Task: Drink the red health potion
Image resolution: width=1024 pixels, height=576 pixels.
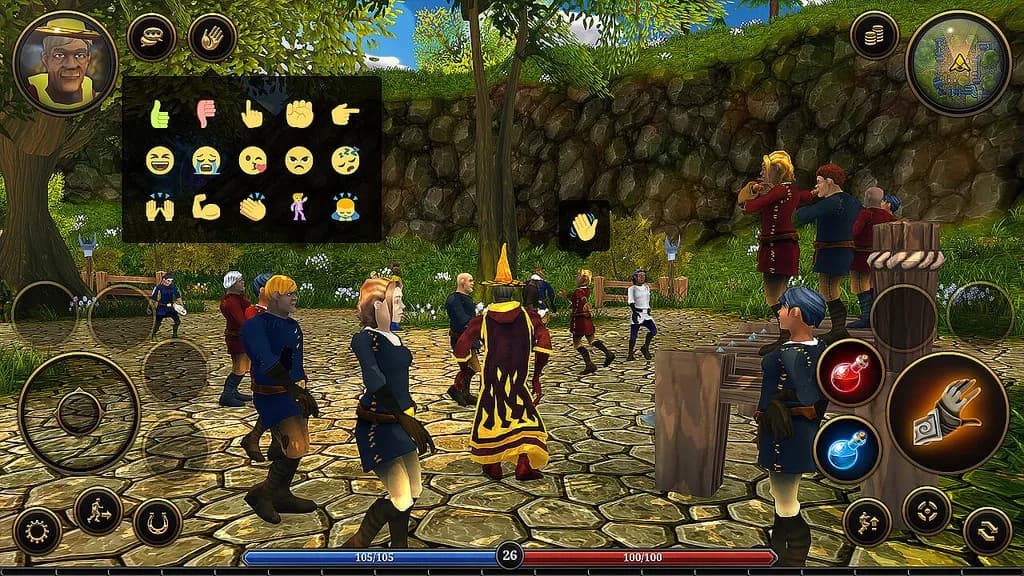Action: tap(849, 373)
